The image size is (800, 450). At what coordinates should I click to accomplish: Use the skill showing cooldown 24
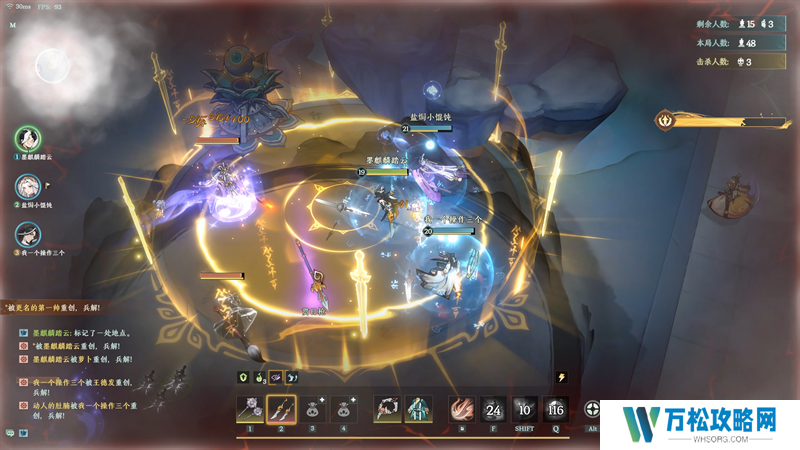[492, 409]
